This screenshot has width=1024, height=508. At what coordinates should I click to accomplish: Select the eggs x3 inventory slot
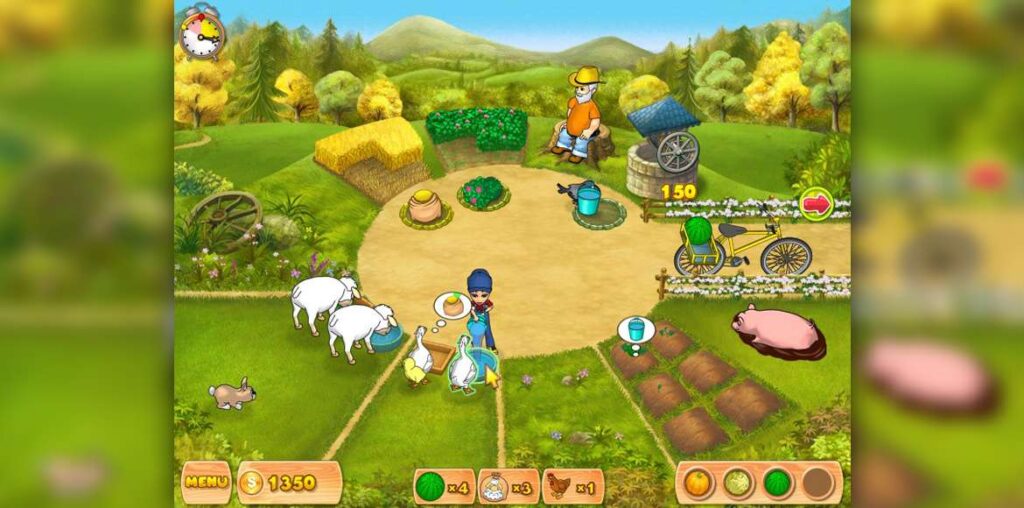point(508,486)
